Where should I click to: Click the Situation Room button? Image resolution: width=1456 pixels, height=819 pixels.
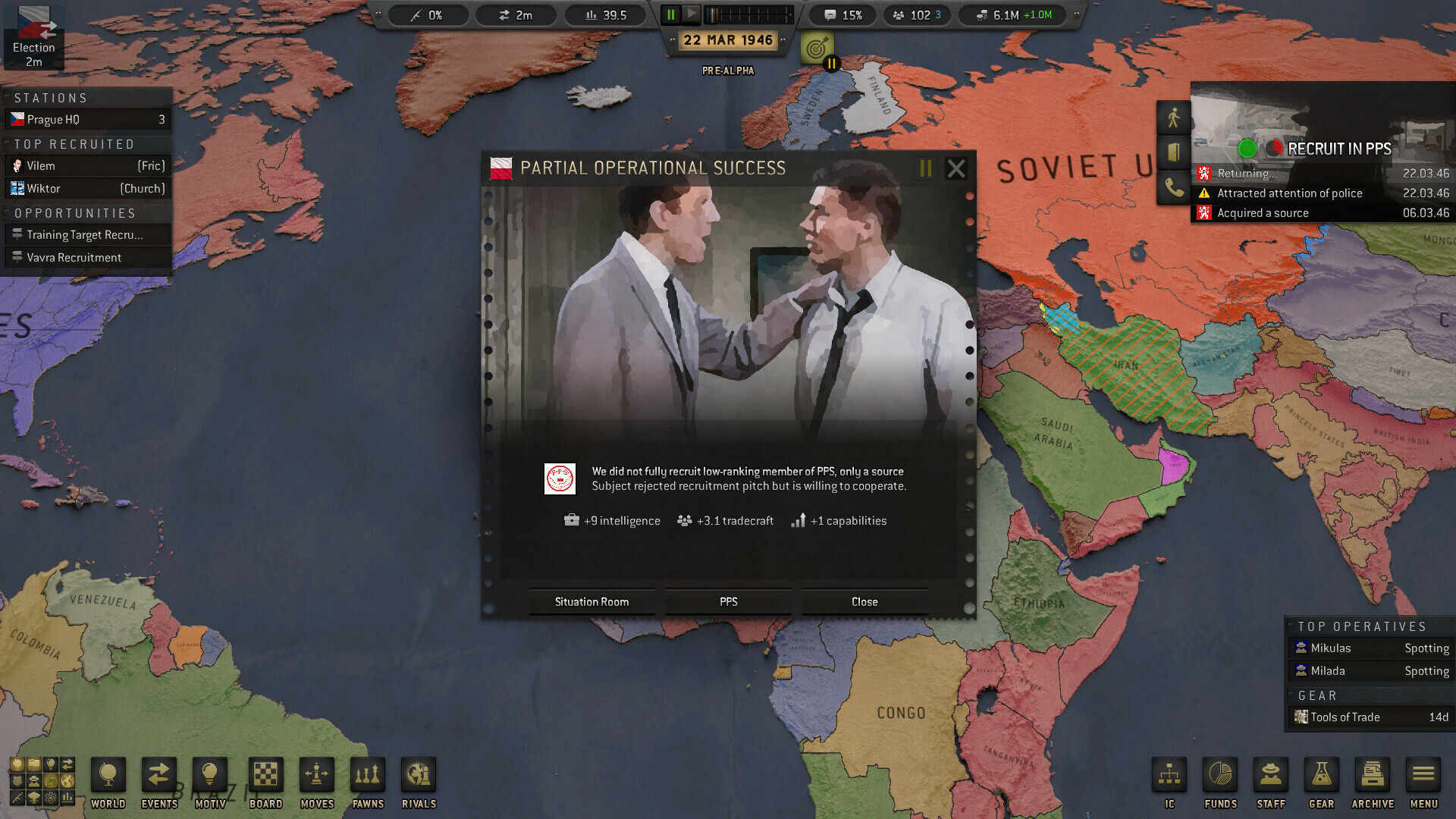[591, 601]
